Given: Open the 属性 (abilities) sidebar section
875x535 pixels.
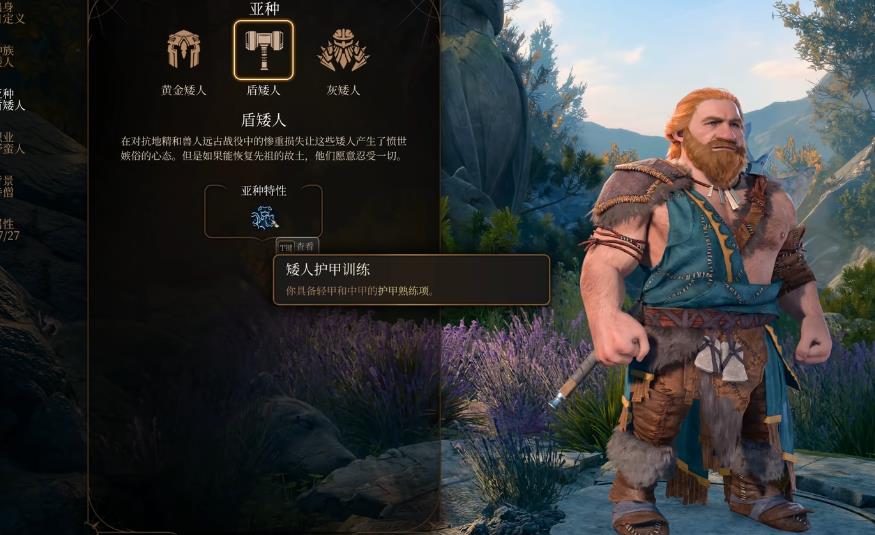Looking at the screenshot, I should (x=9, y=230).
